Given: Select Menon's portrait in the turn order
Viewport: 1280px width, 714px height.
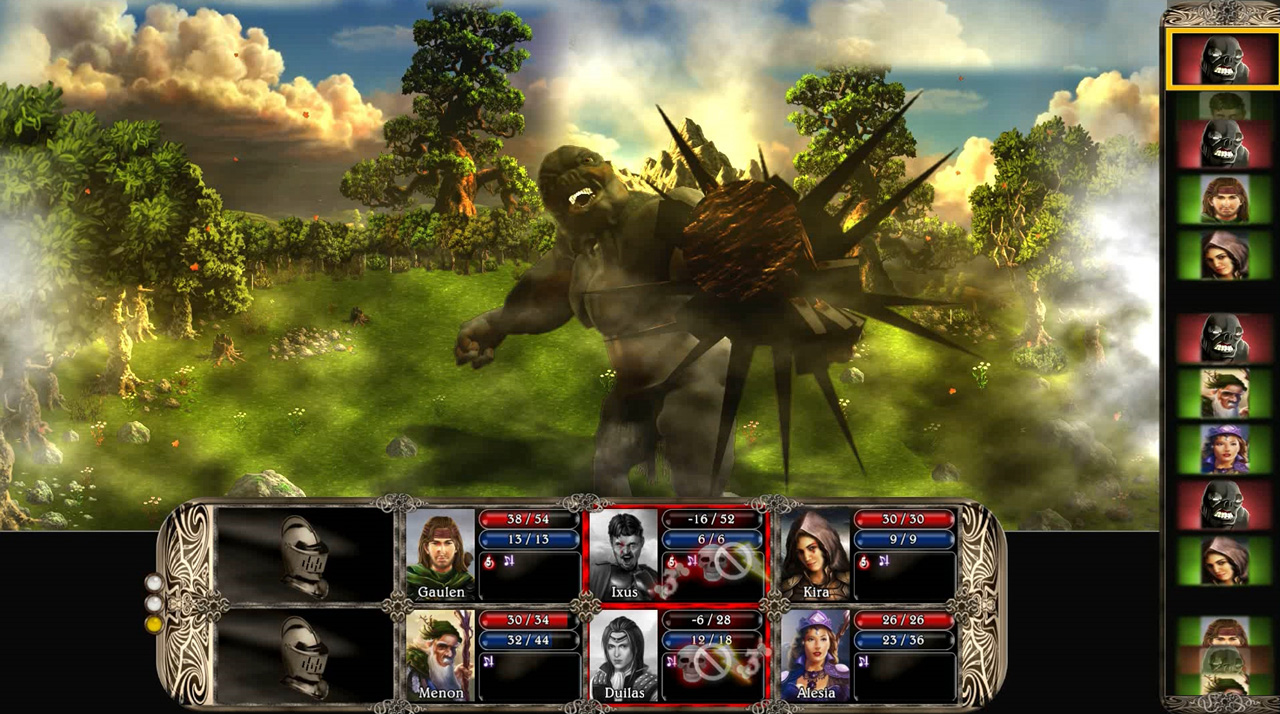Looking at the screenshot, I should pos(1223,393).
